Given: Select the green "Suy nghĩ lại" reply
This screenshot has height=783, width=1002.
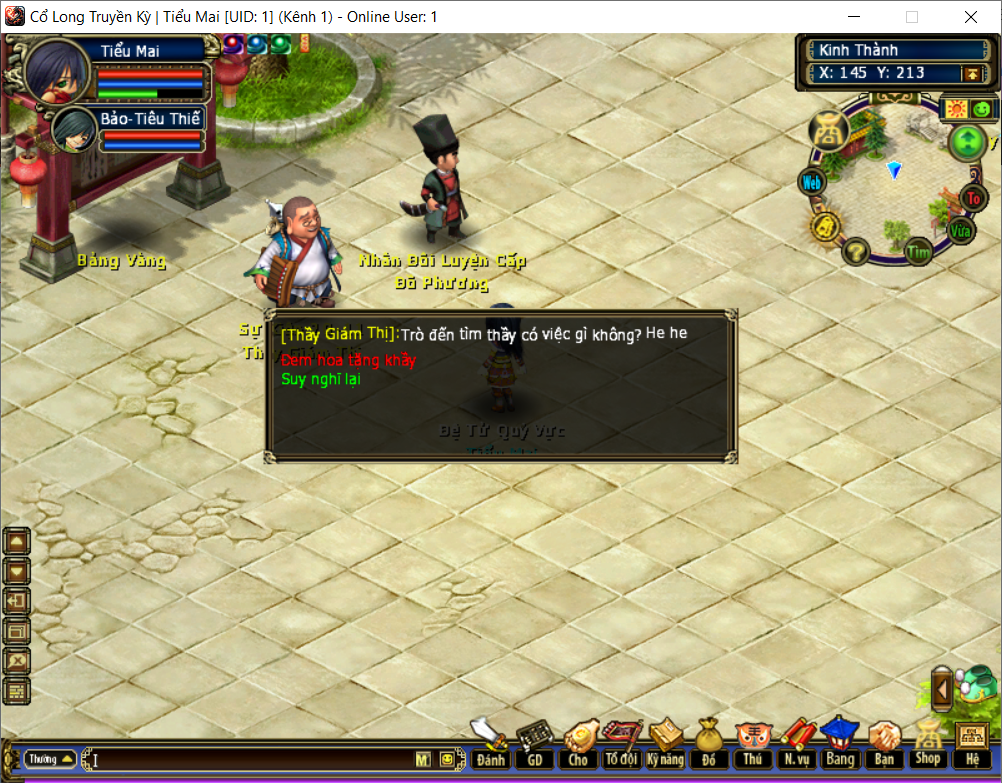Looking at the screenshot, I should [x=321, y=379].
